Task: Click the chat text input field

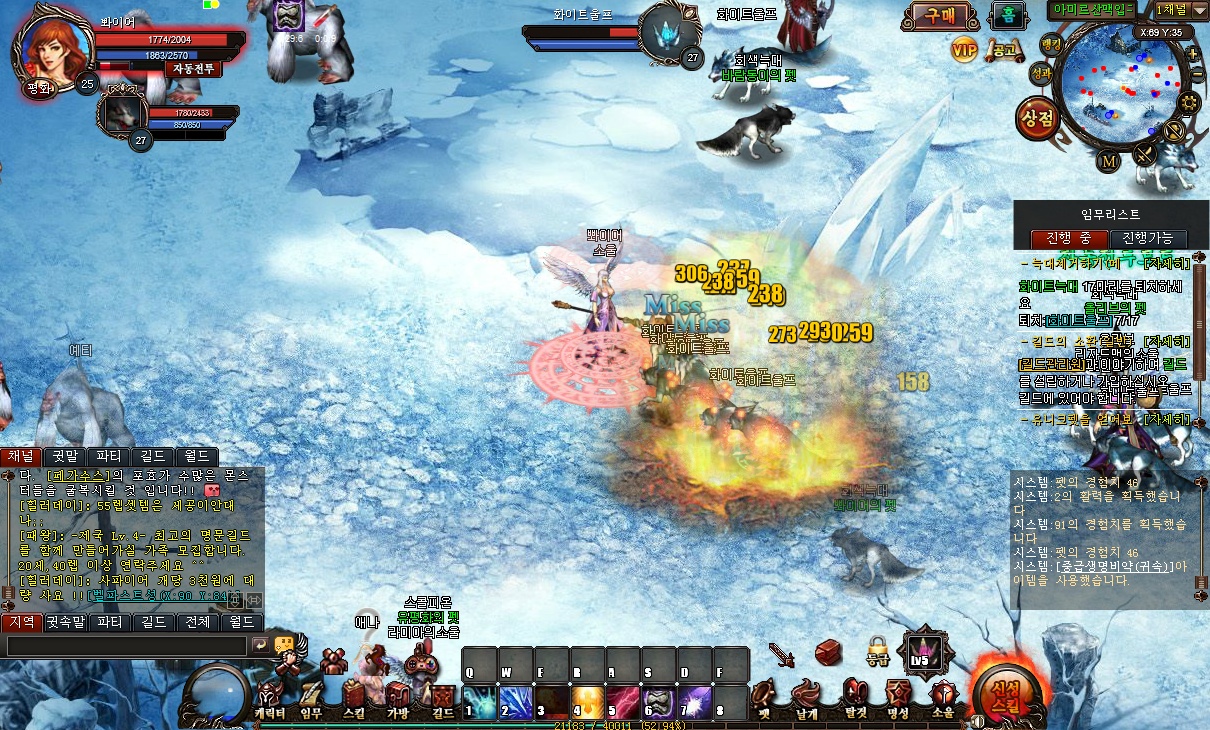Action: click(x=125, y=646)
